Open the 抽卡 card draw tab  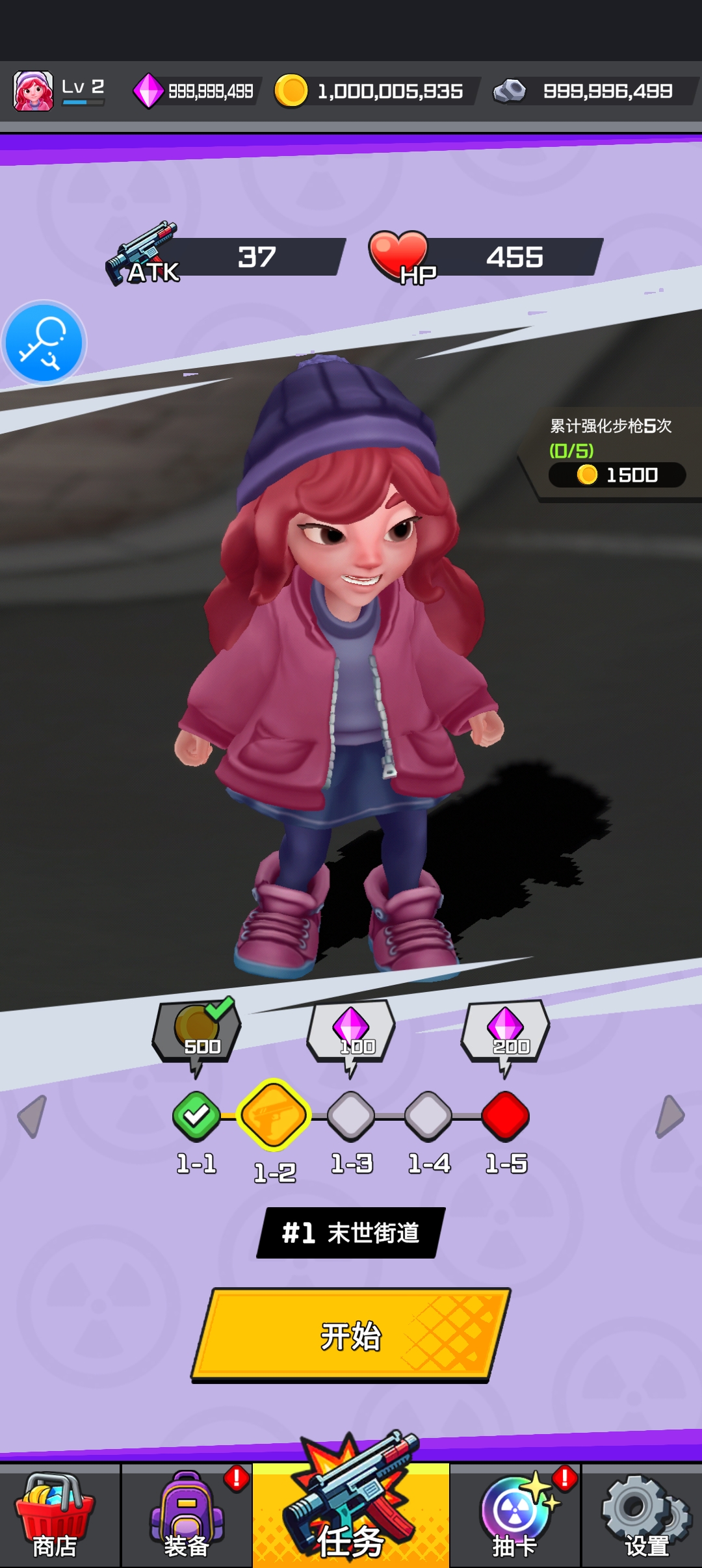tap(515, 1516)
